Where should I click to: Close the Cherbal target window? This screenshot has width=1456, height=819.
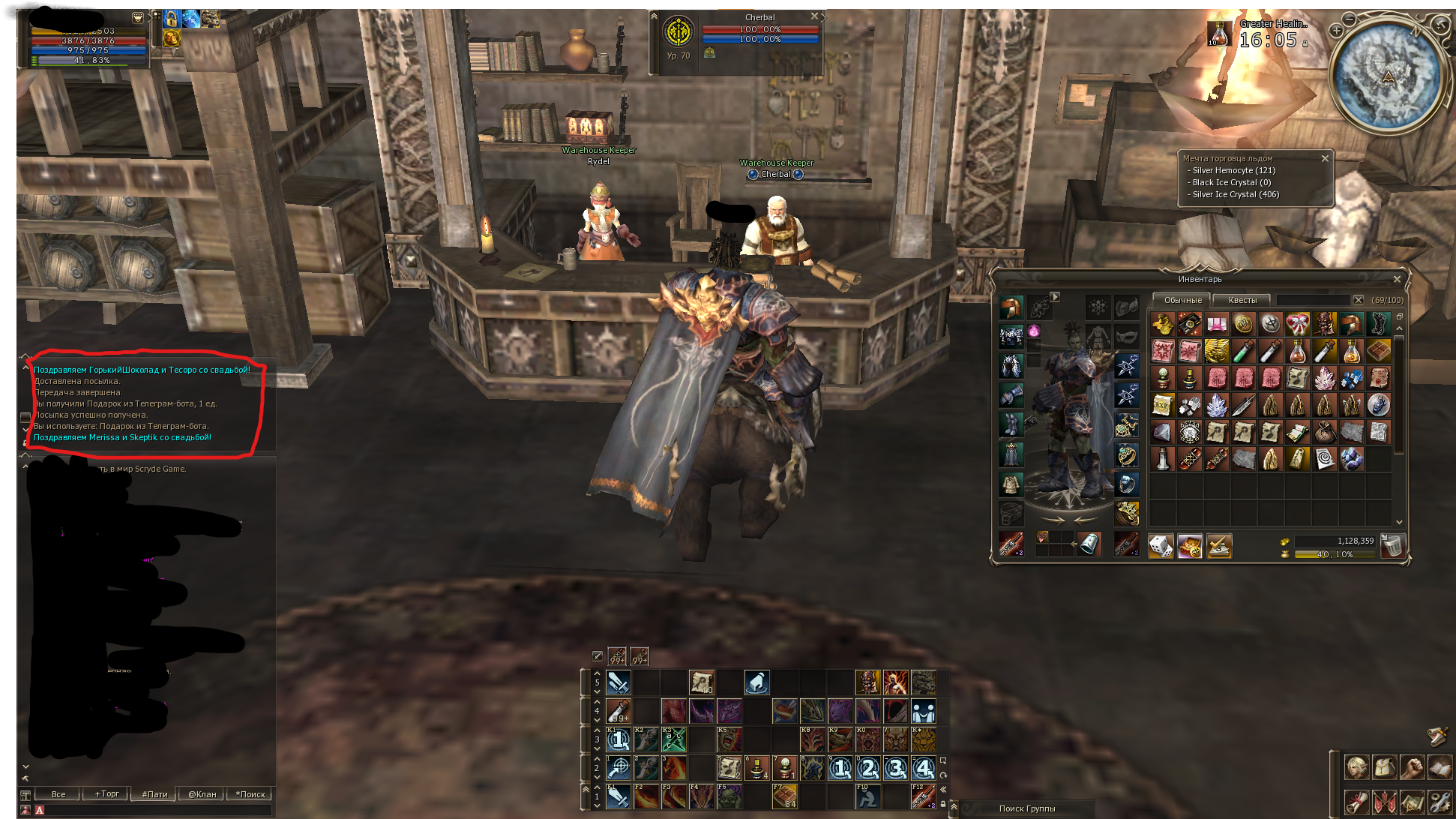click(x=814, y=16)
